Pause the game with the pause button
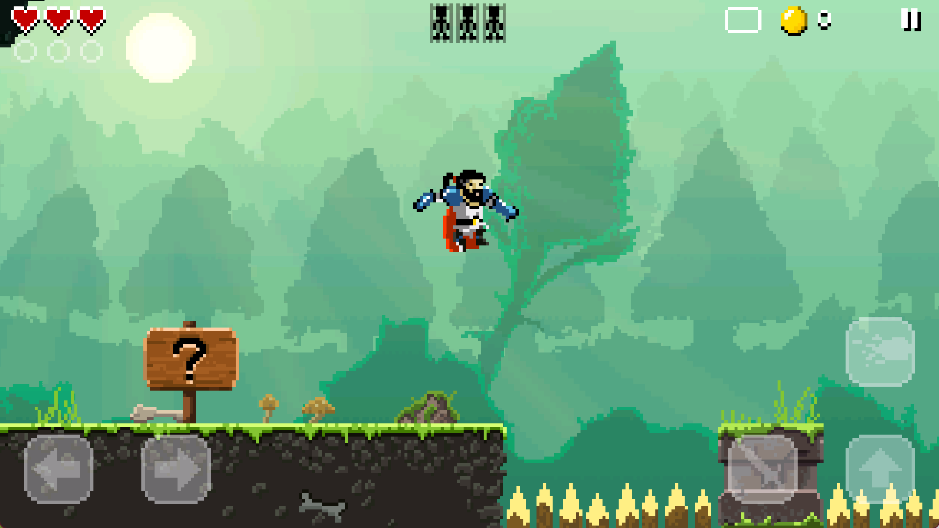This screenshot has width=939, height=528. pos(911,19)
